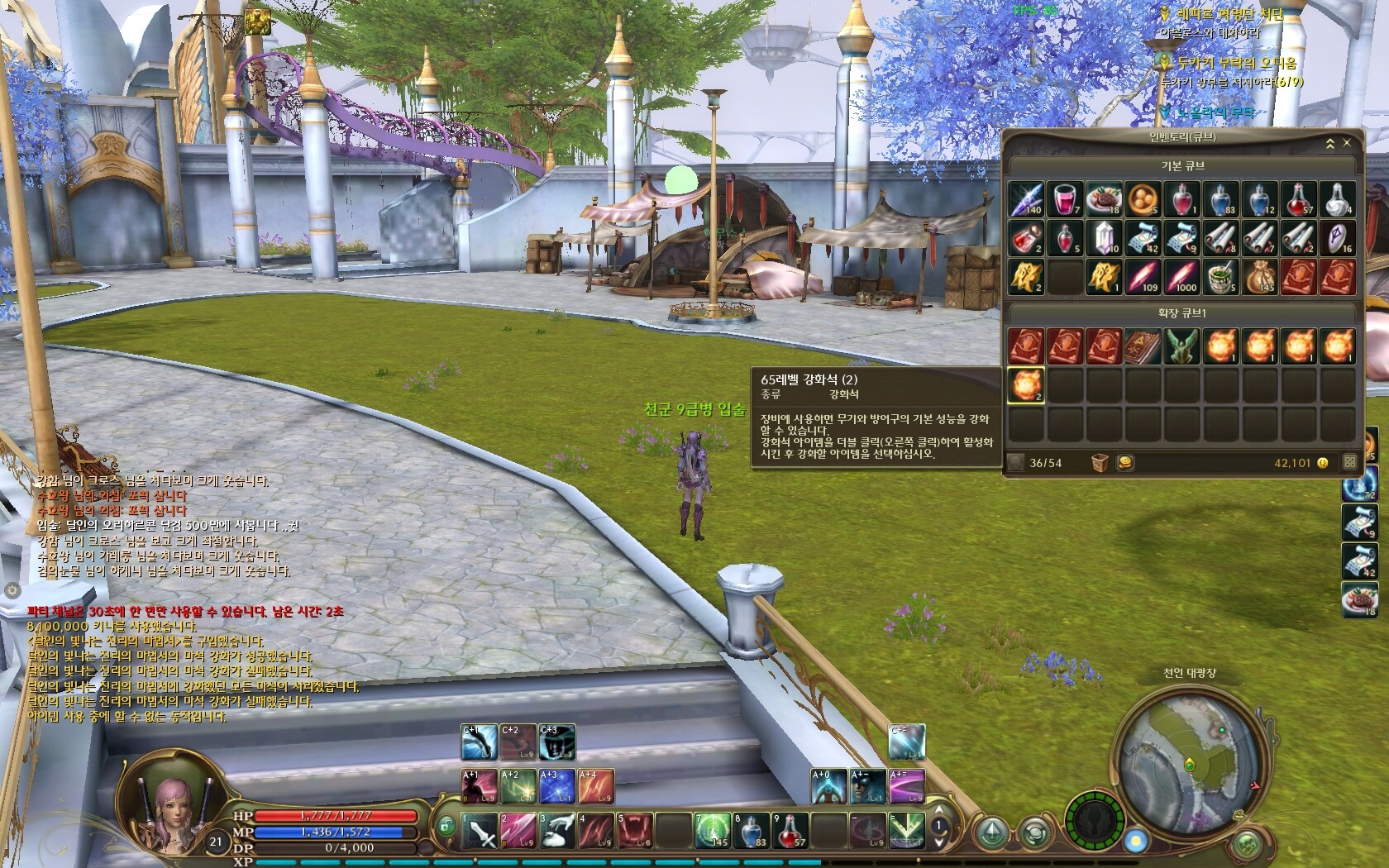Switch quickbar page with the up arrow
The image size is (1389, 868).
tap(938, 811)
